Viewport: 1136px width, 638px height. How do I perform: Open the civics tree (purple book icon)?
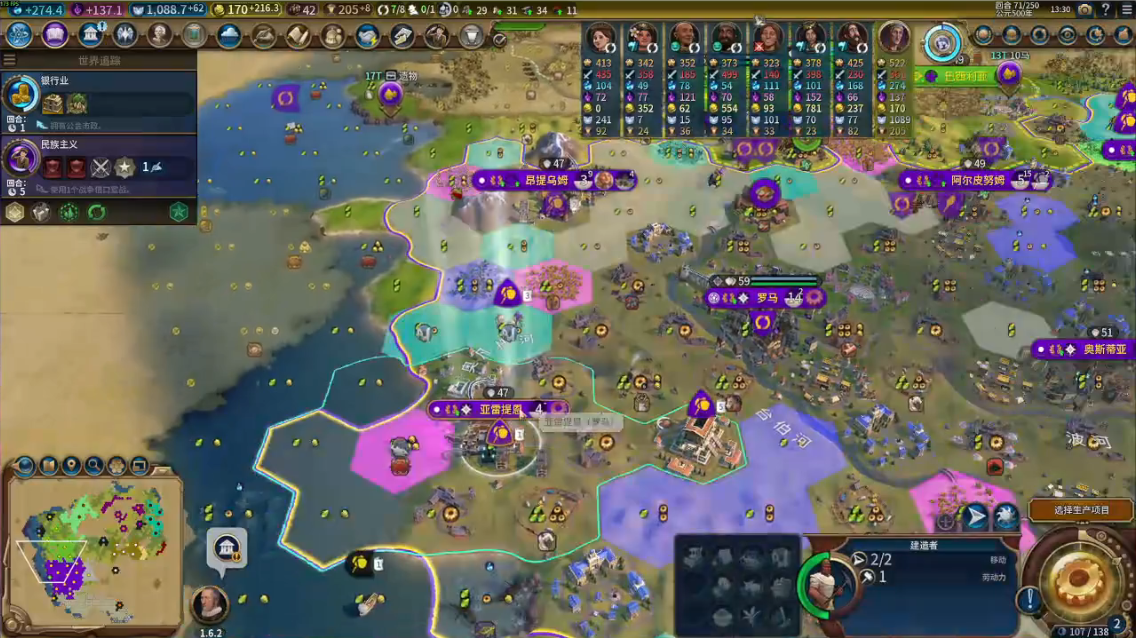(x=54, y=35)
